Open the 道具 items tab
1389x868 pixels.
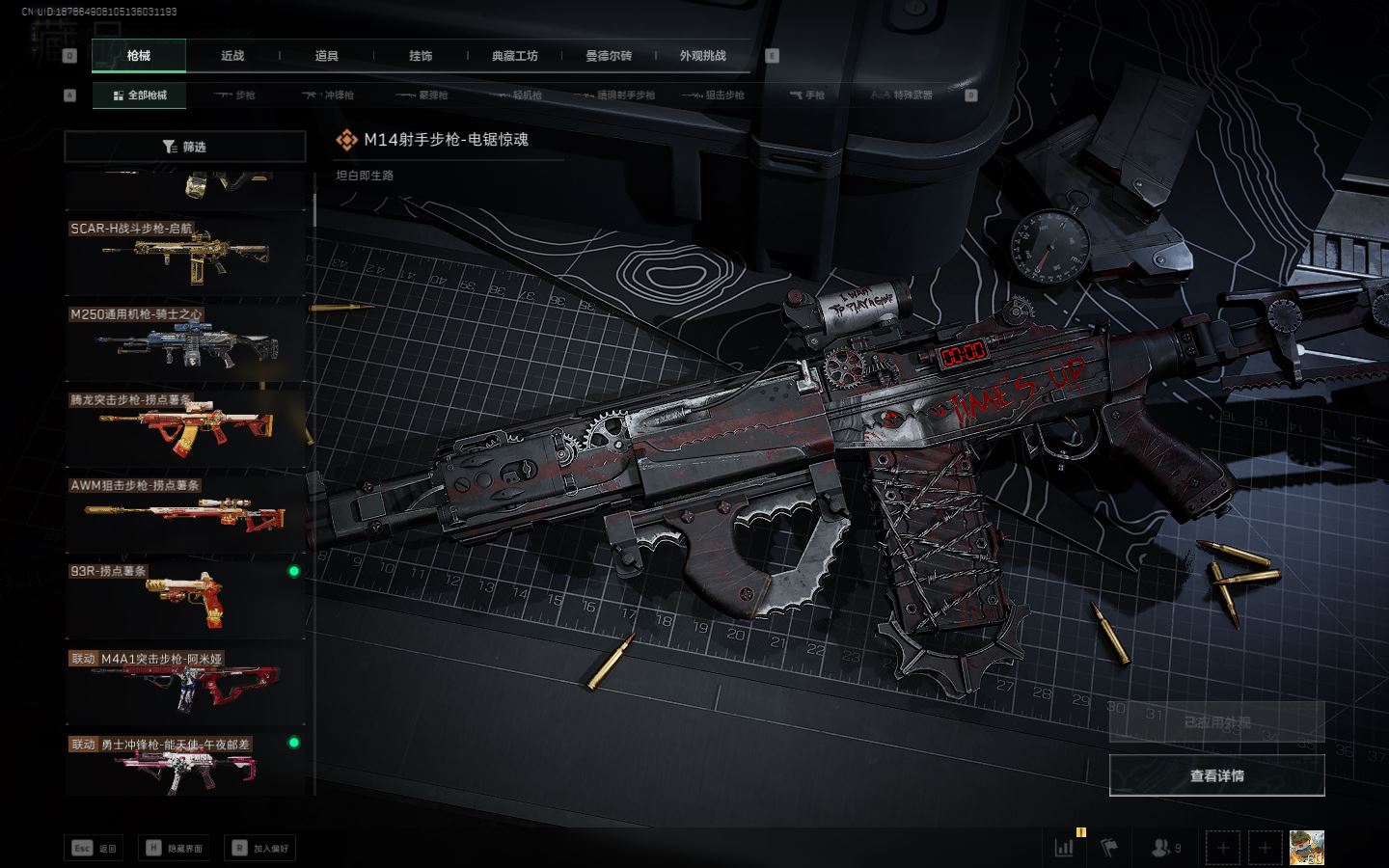pyautogui.click(x=327, y=56)
